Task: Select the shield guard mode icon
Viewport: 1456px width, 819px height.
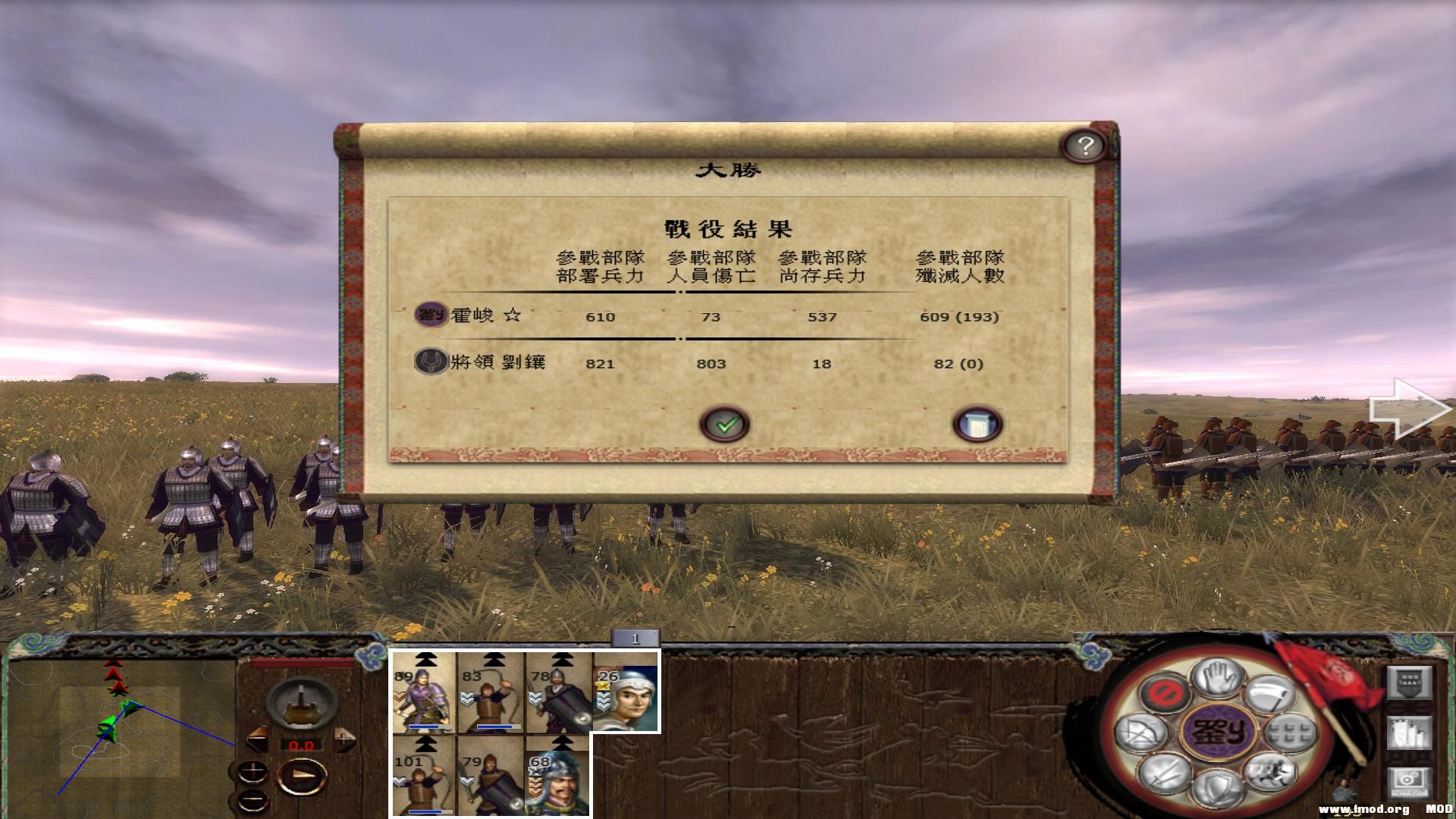Action: 1216,786
